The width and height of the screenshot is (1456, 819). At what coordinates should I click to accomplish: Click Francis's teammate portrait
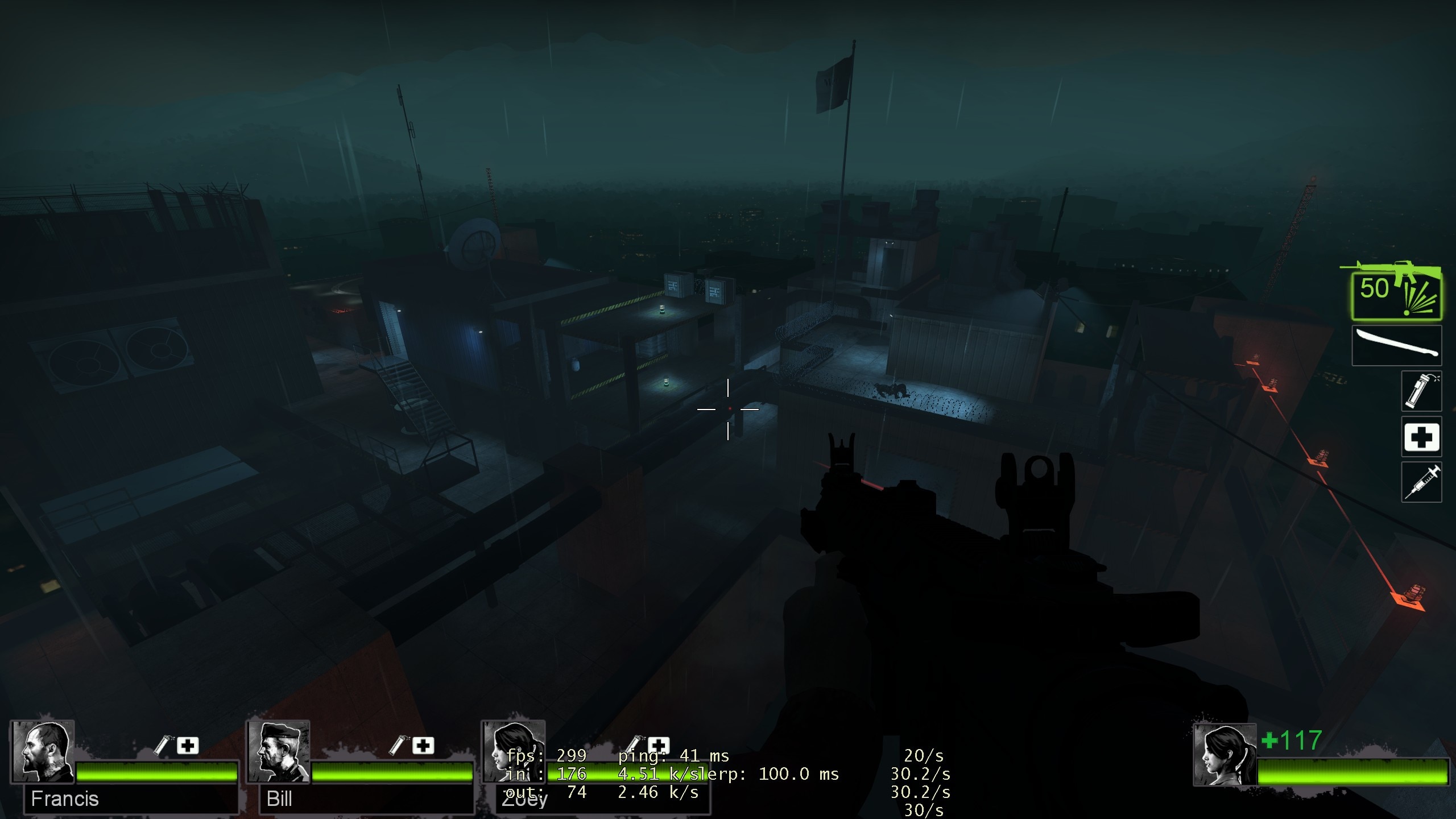point(43,752)
